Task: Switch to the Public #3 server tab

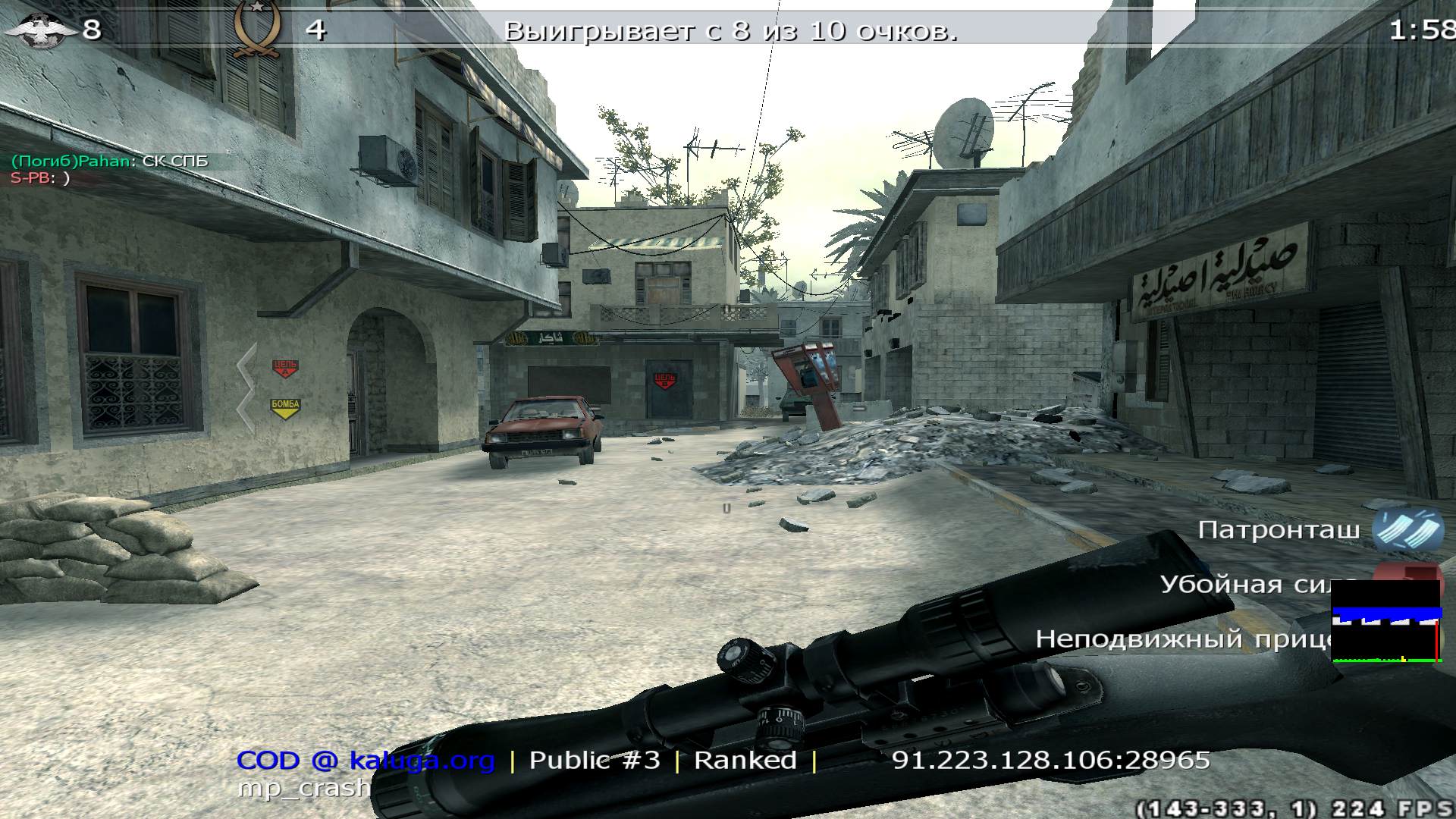Action: tap(595, 759)
